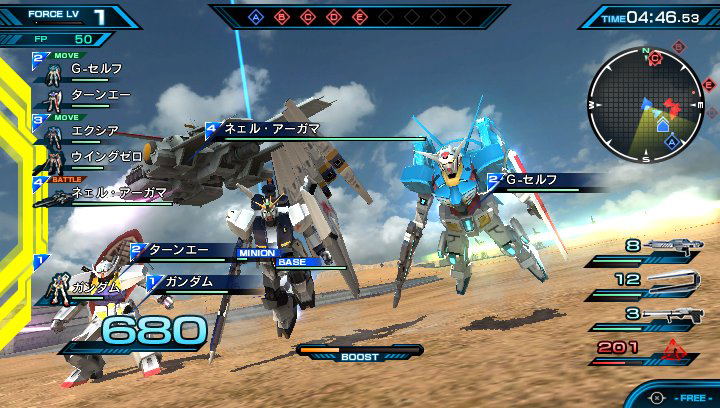Click base marker A in top bar

coord(256,17)
